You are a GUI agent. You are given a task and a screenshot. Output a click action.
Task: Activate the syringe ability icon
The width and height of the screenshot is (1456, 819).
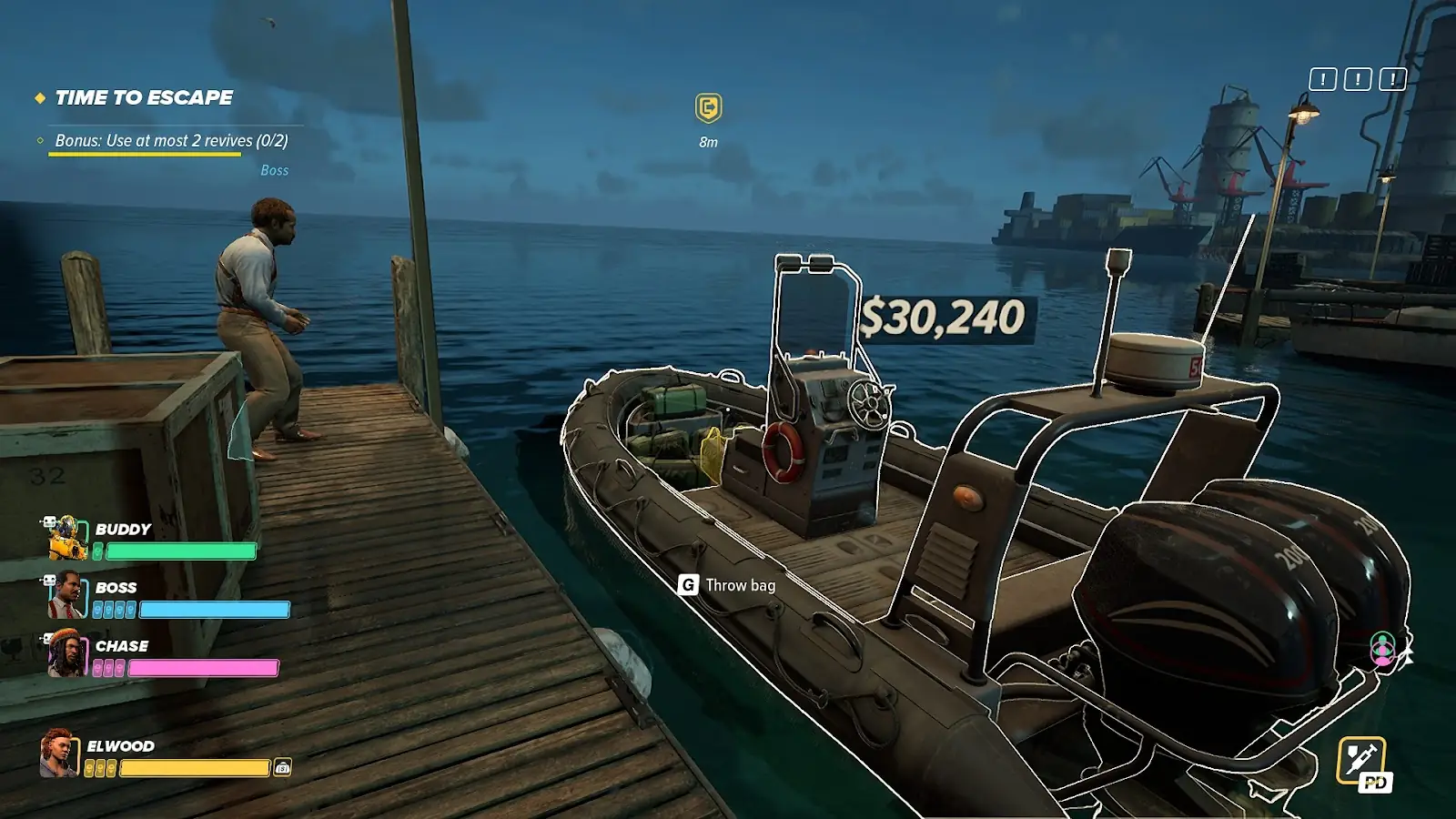pos(1361,759)
